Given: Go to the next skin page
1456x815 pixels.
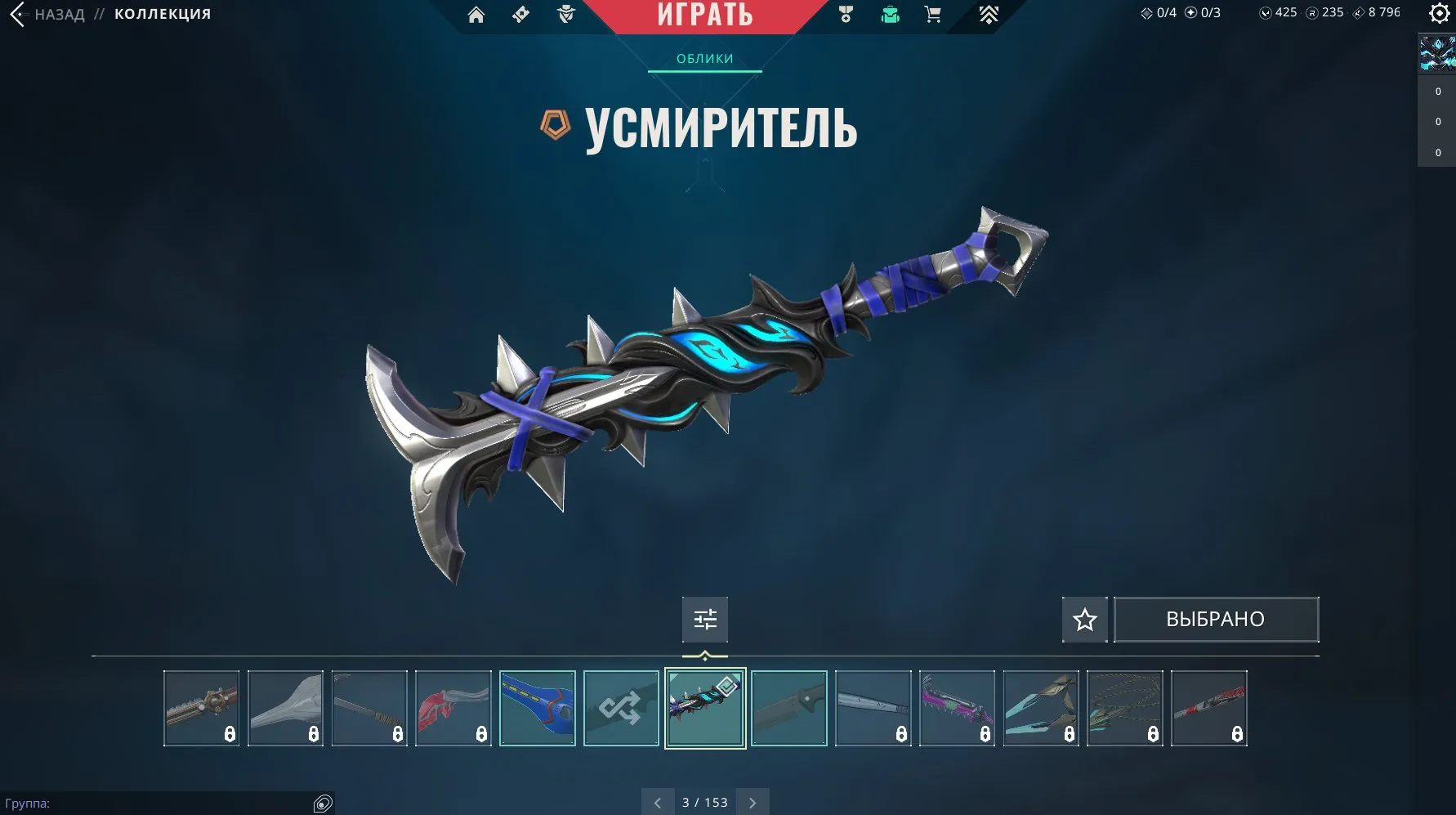Looking at the screenshot, I should point(753,802).
